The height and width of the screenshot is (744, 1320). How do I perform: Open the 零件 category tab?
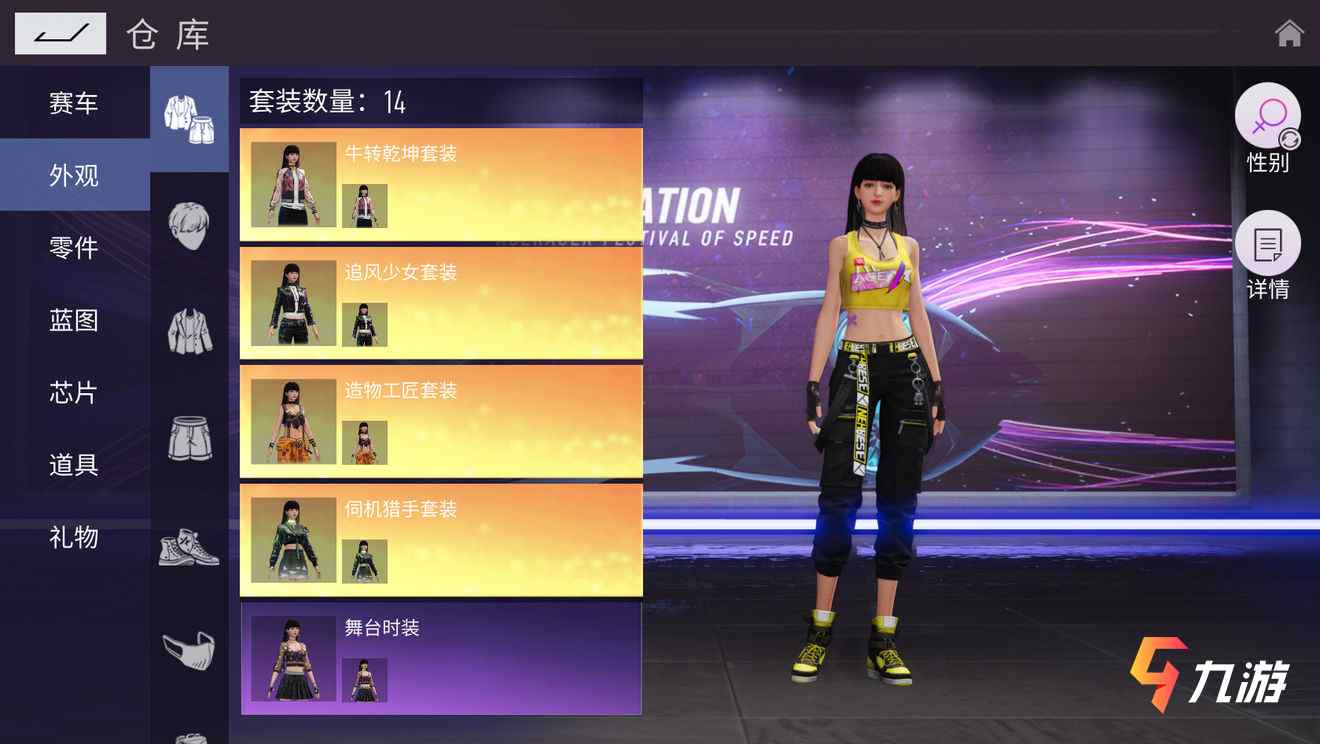coord(72,248)
